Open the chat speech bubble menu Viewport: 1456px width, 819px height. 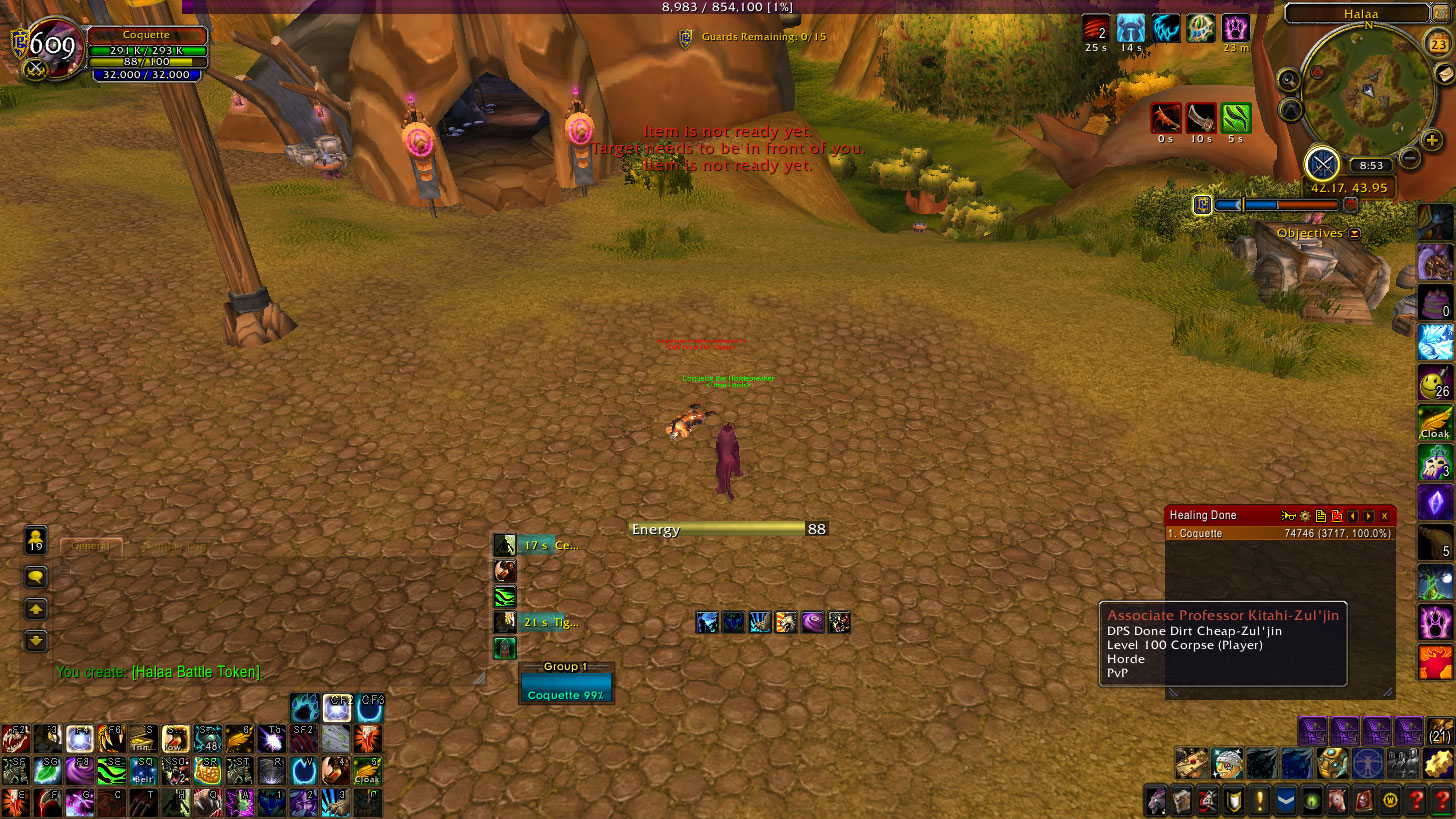[x=36, y=577]
